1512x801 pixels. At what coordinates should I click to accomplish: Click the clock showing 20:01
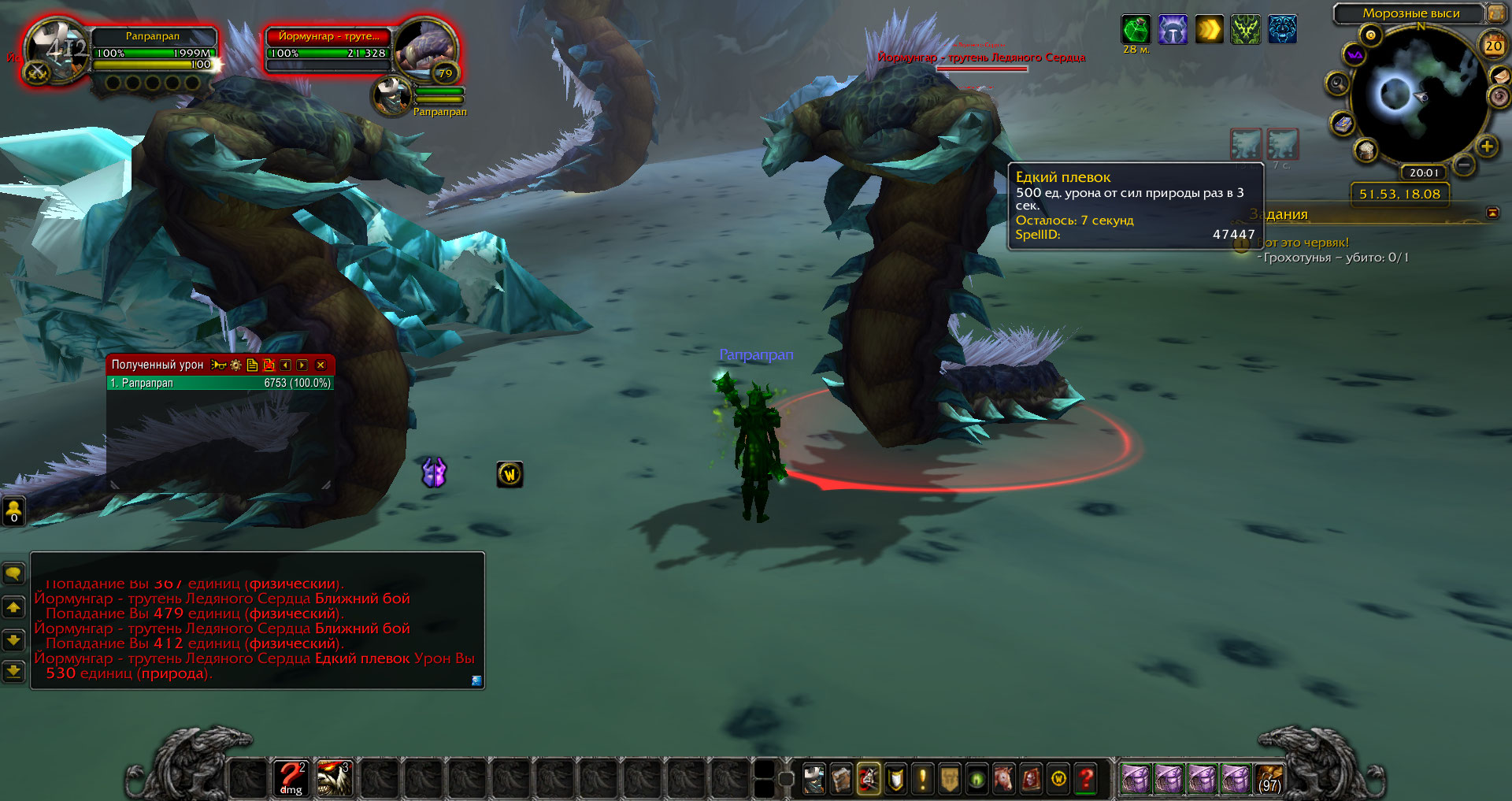pyautogui.click(x=1424, y=172)
